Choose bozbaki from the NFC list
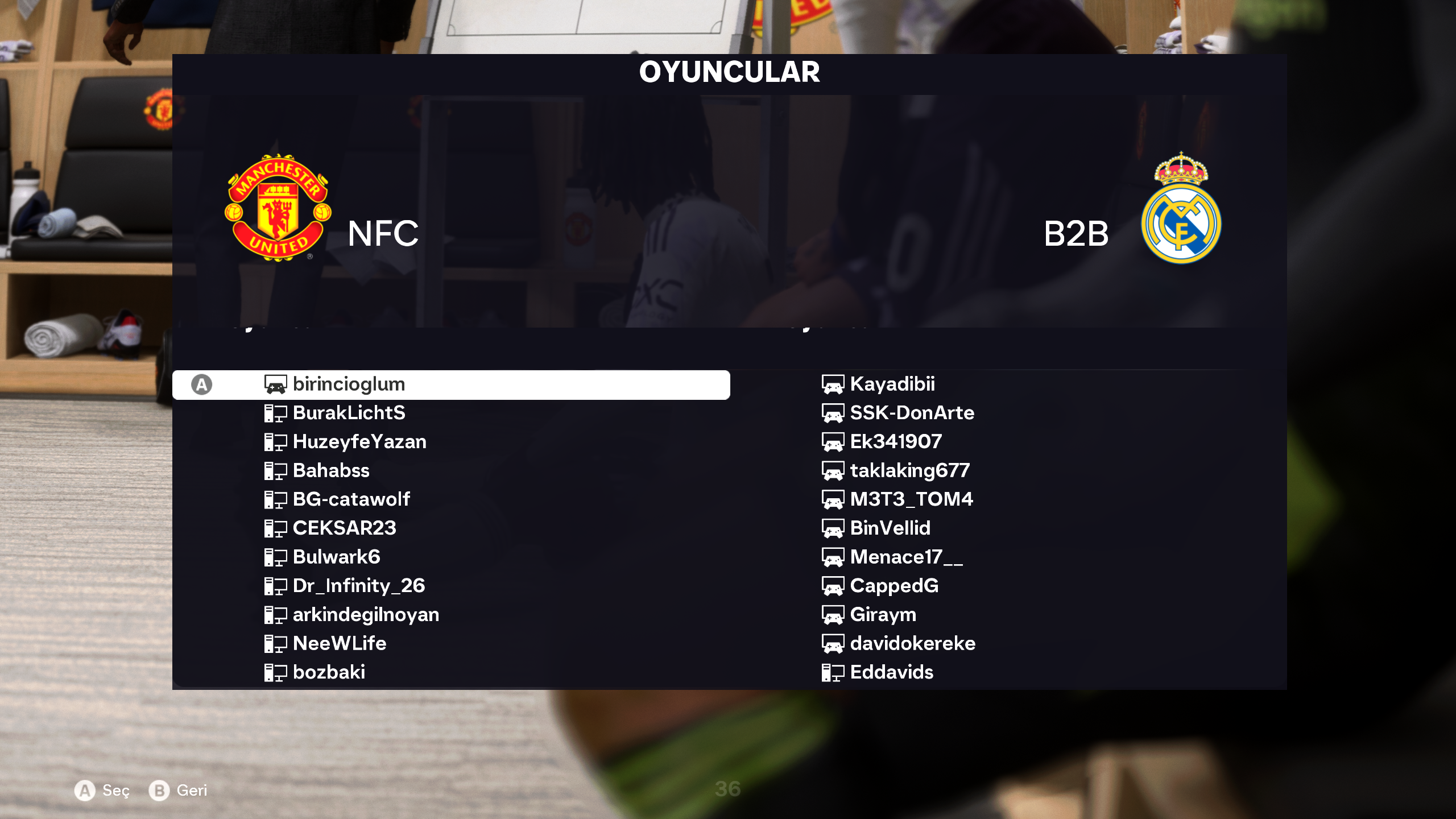 pyautogui.click(x=329, y=672)
